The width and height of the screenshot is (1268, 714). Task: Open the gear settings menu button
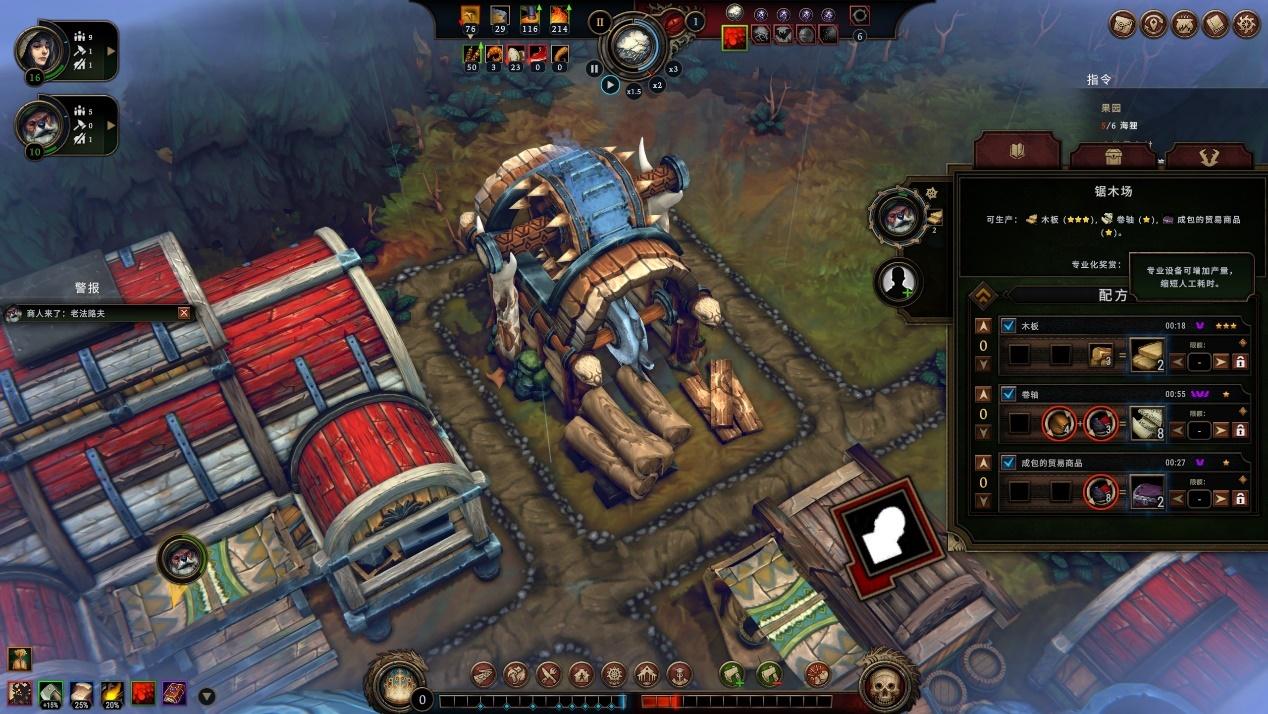click(1246, 24)
